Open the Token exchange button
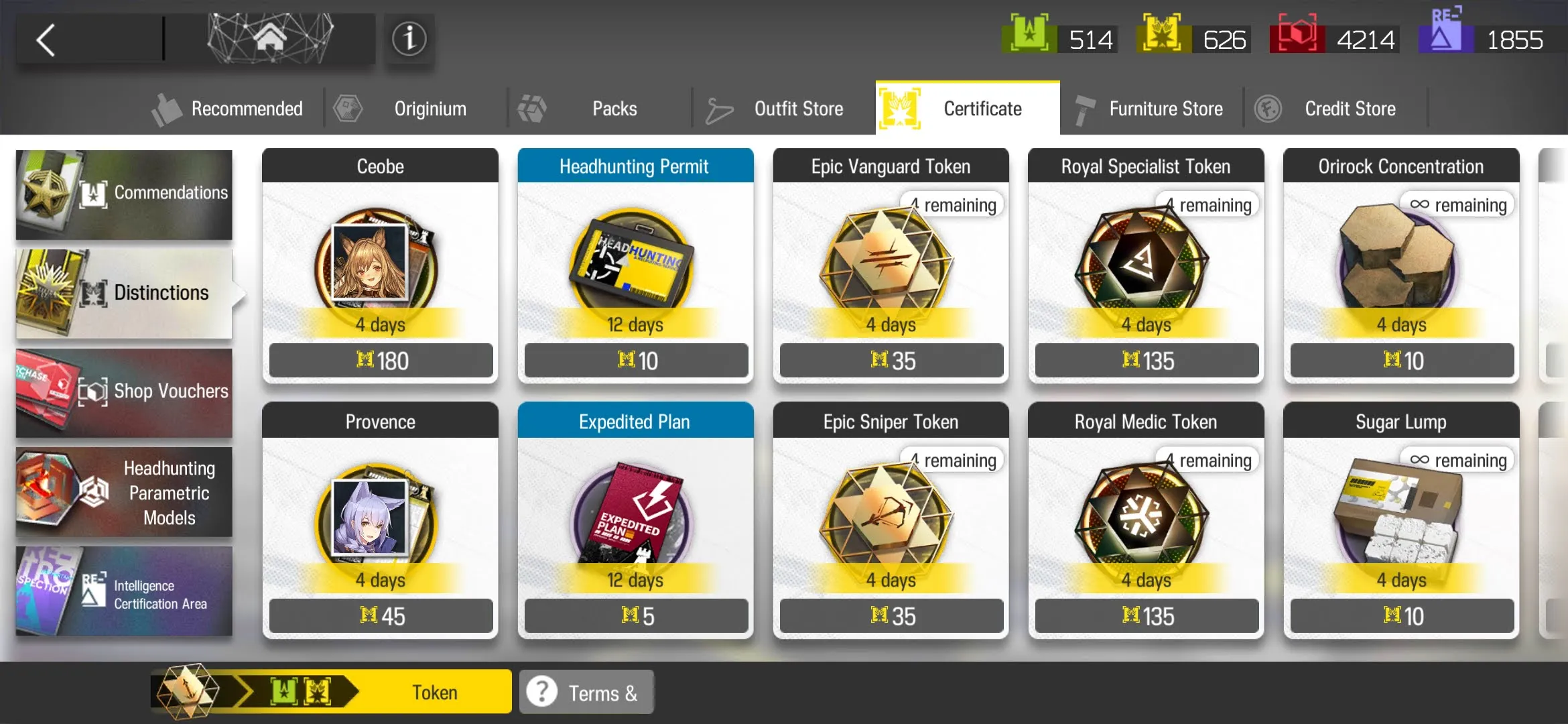The image size is (1568, 724). [x=332, y=692]
